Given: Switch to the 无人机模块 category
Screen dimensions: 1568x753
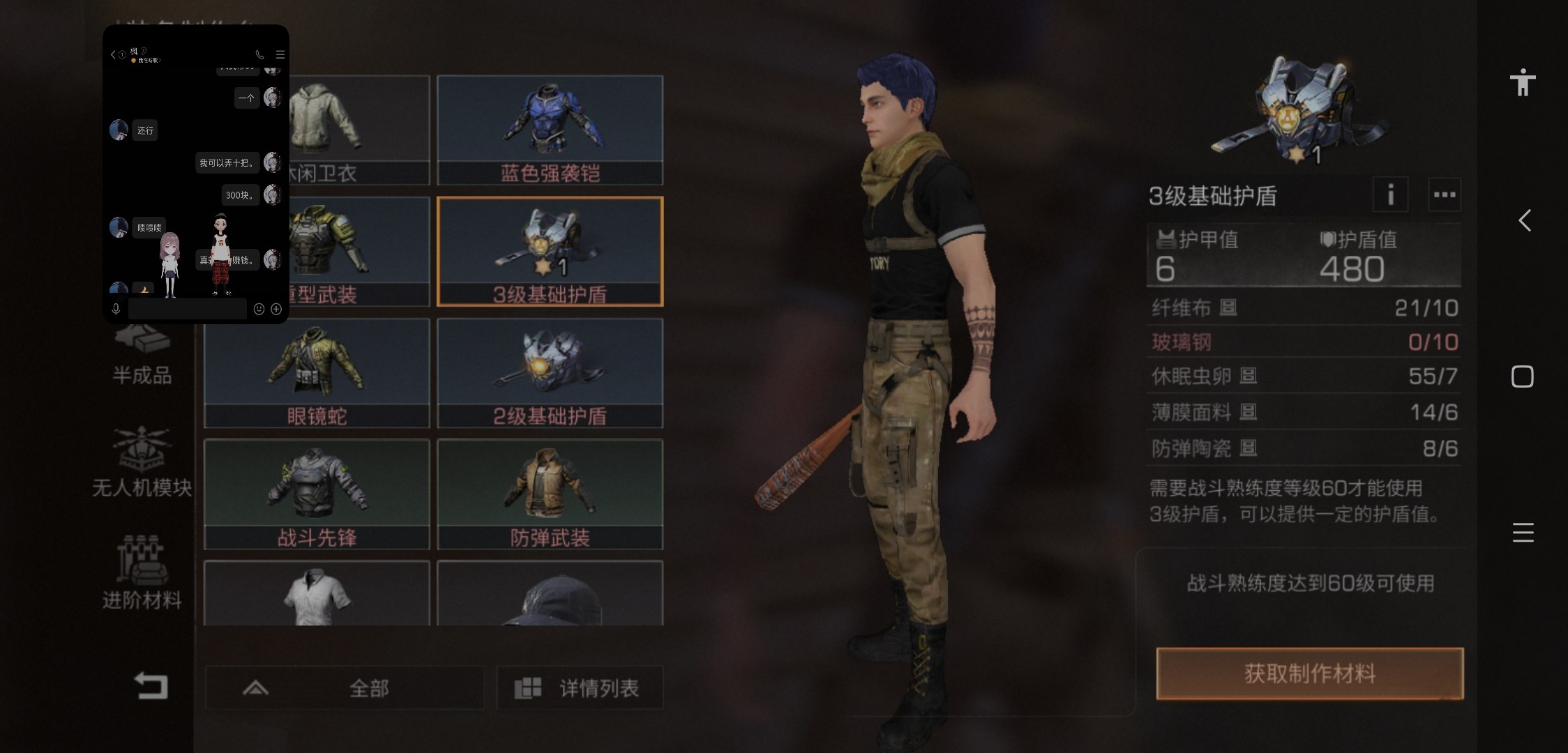Looking at the screenshot, I should click(142, 462).
